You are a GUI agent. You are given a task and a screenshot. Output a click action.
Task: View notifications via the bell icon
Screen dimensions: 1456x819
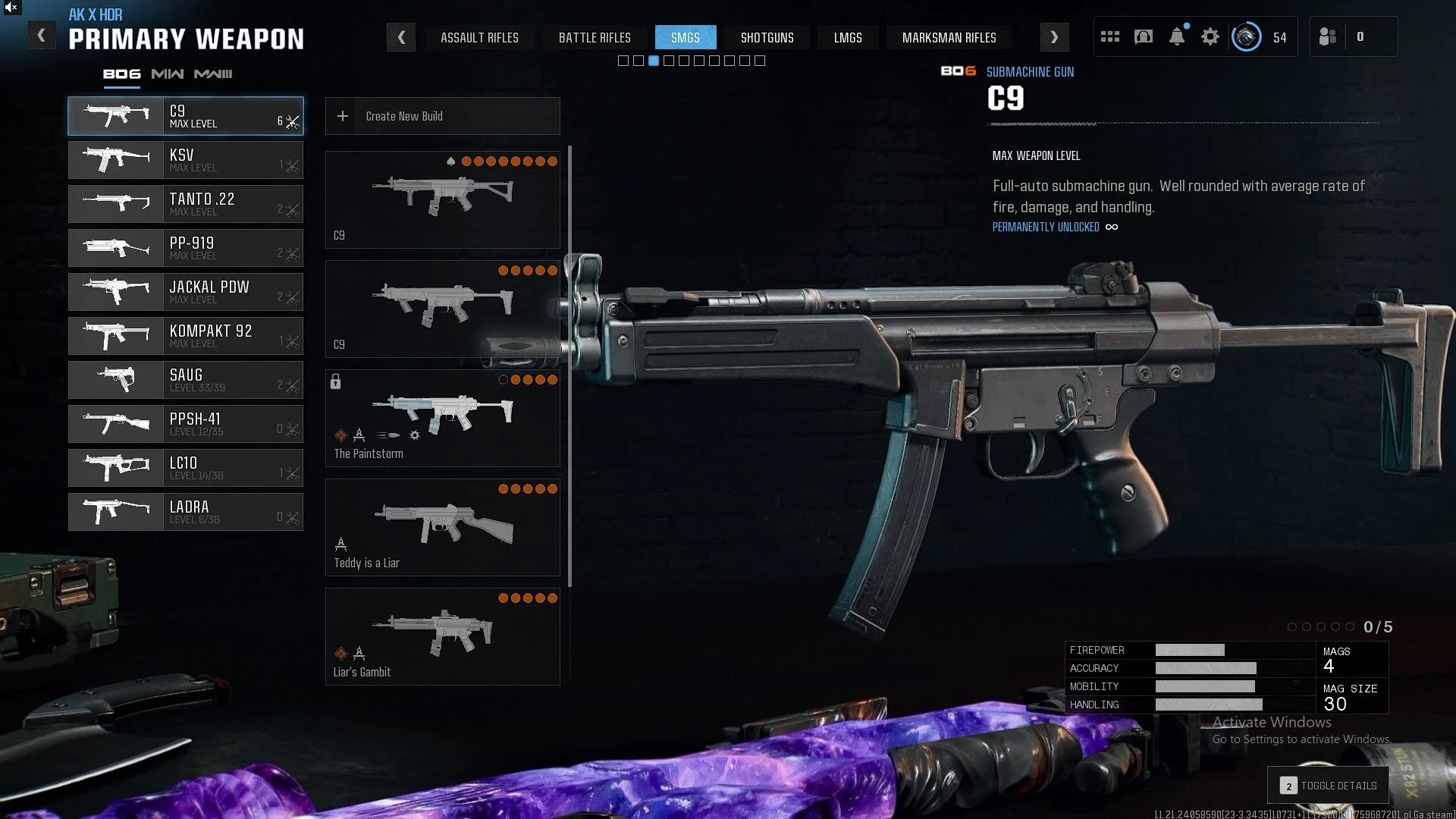tap(1177, 36)
